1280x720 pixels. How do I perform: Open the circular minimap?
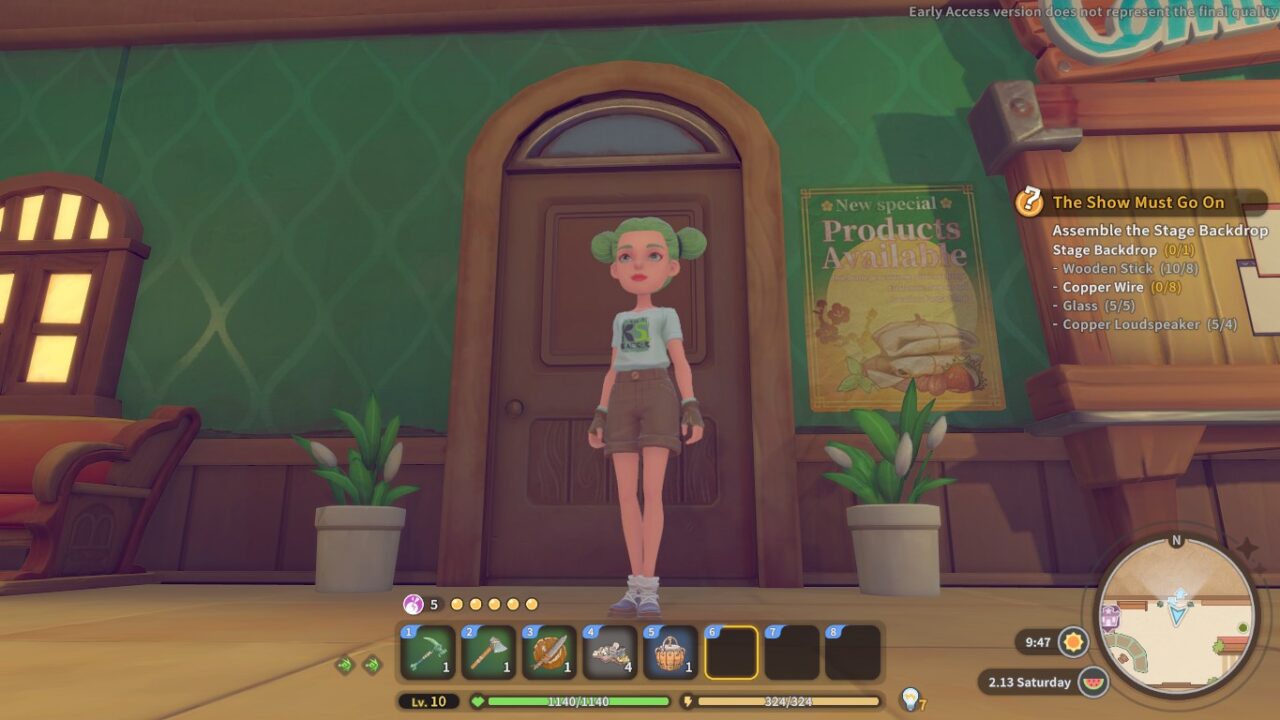[1176, 616]
